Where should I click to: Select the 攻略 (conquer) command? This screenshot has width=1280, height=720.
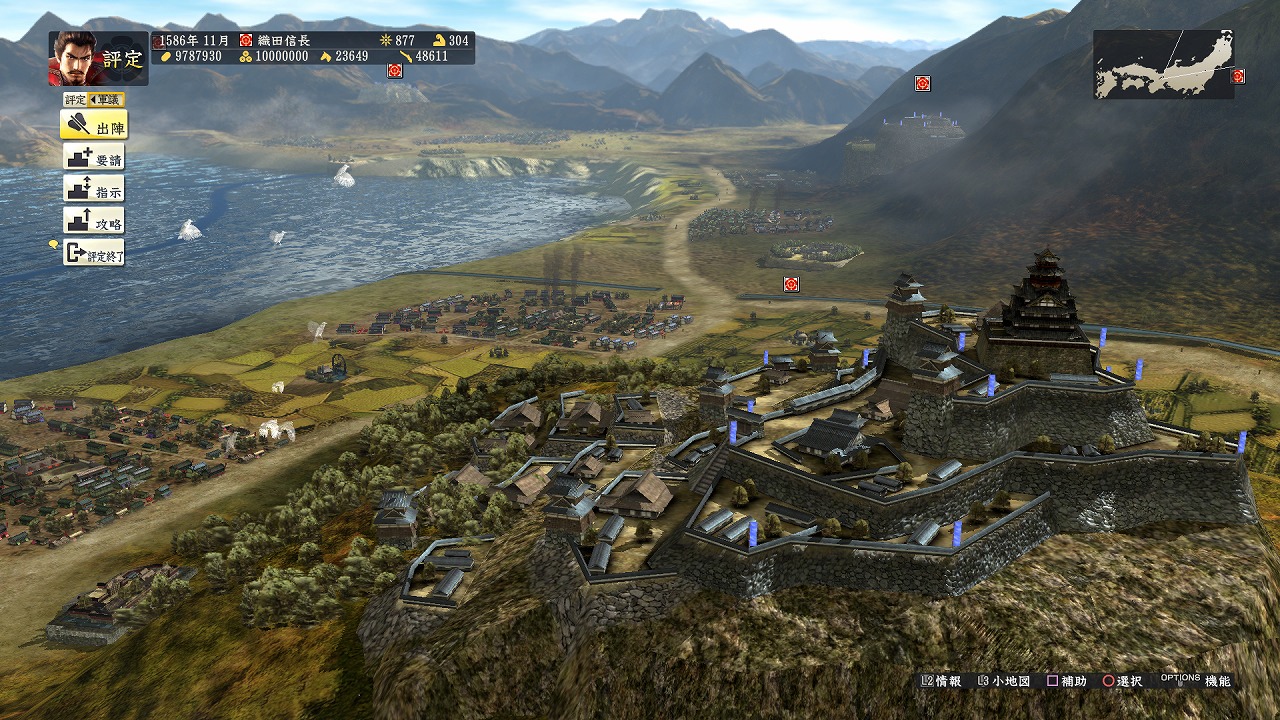94,221
